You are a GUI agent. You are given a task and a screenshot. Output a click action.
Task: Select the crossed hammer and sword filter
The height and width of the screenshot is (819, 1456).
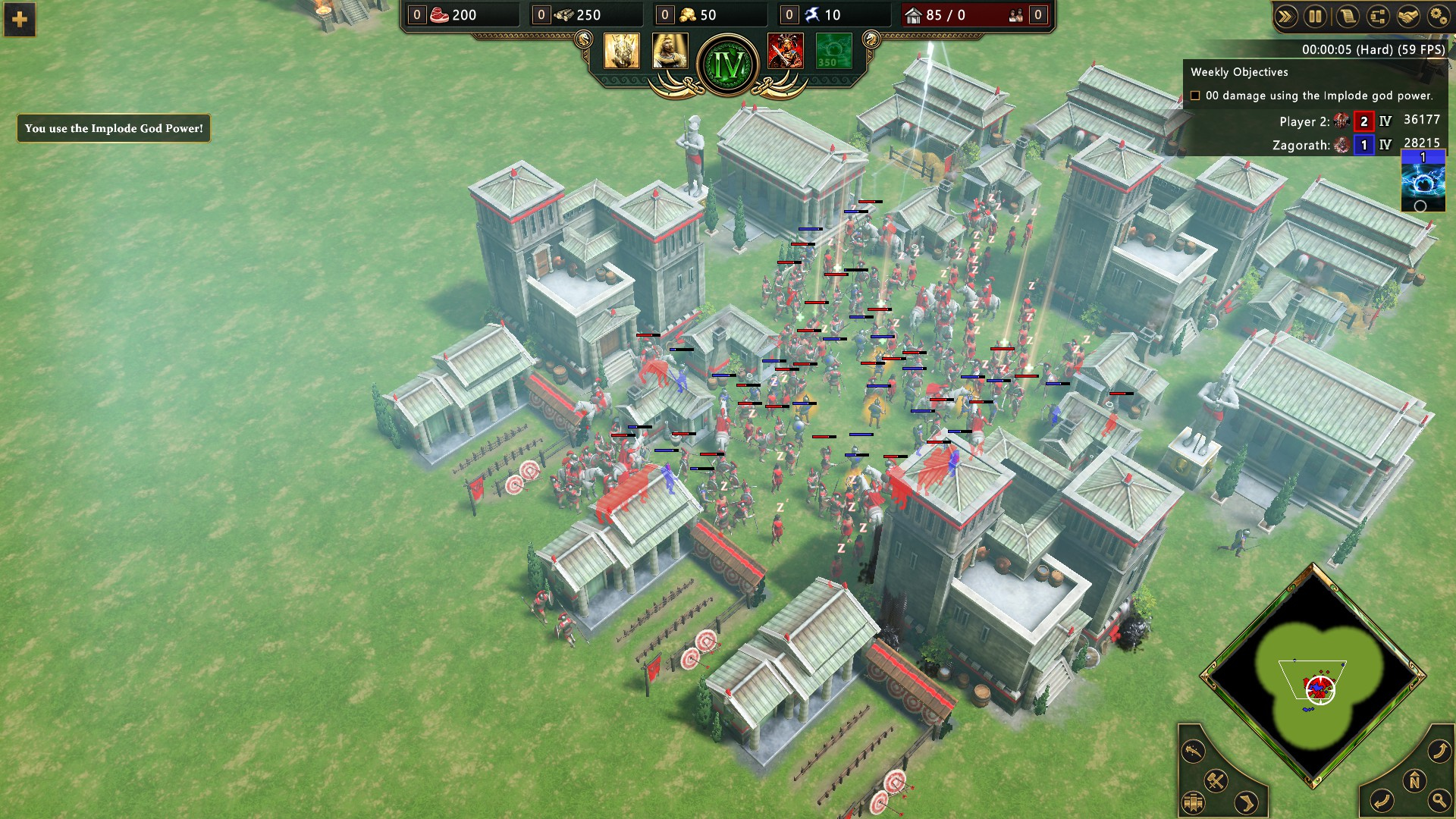pyautogui.click(x=1216, y=780)
